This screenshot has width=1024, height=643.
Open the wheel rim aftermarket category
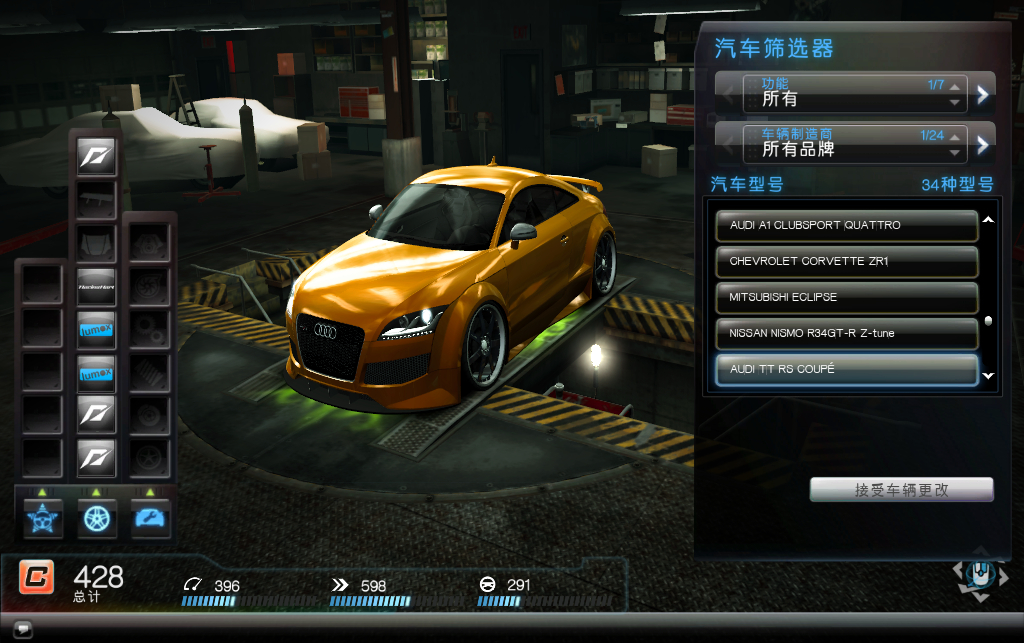pos(97,518)
